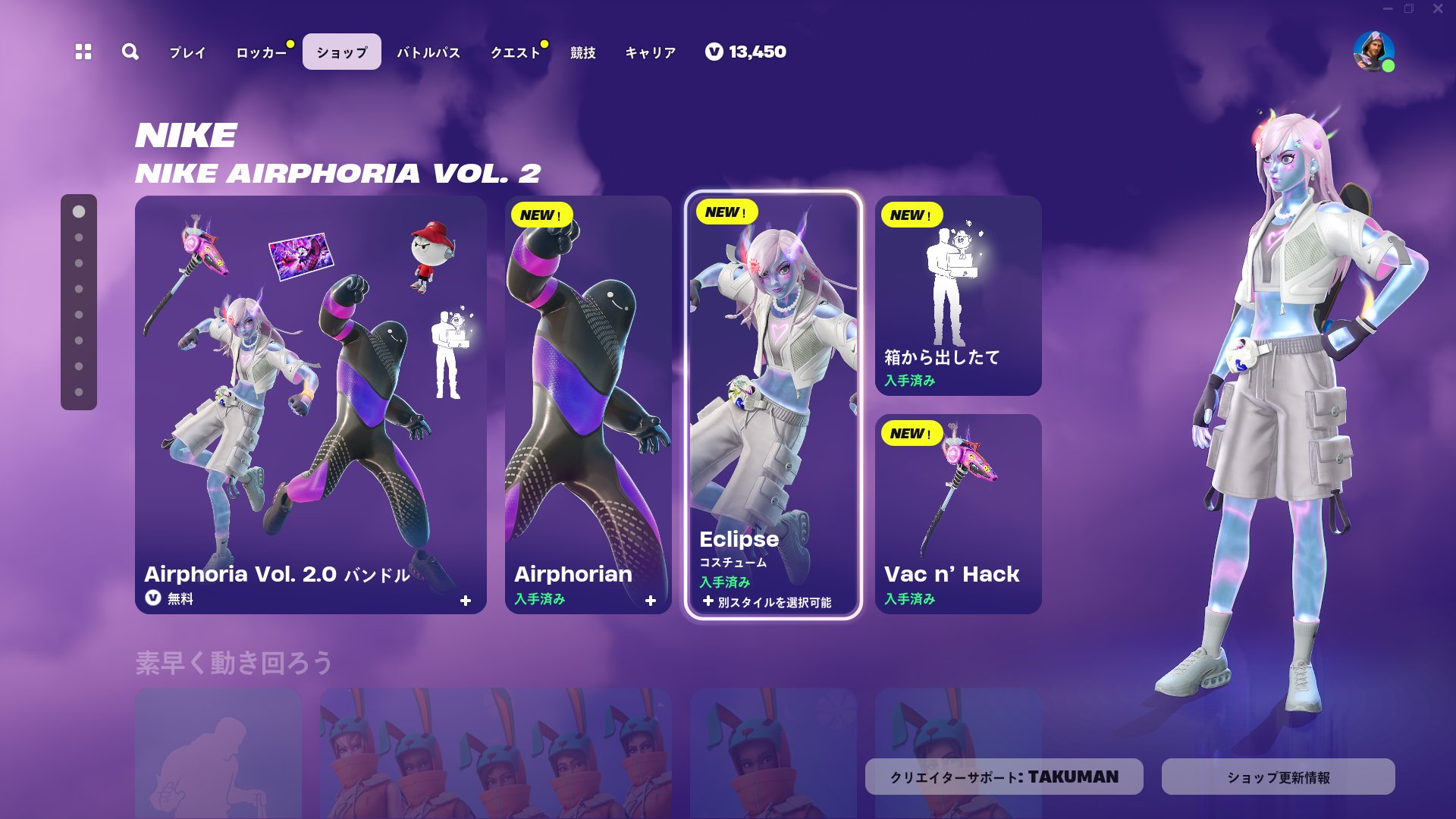Click the search magnifier icon

click(x=130, y=52)
